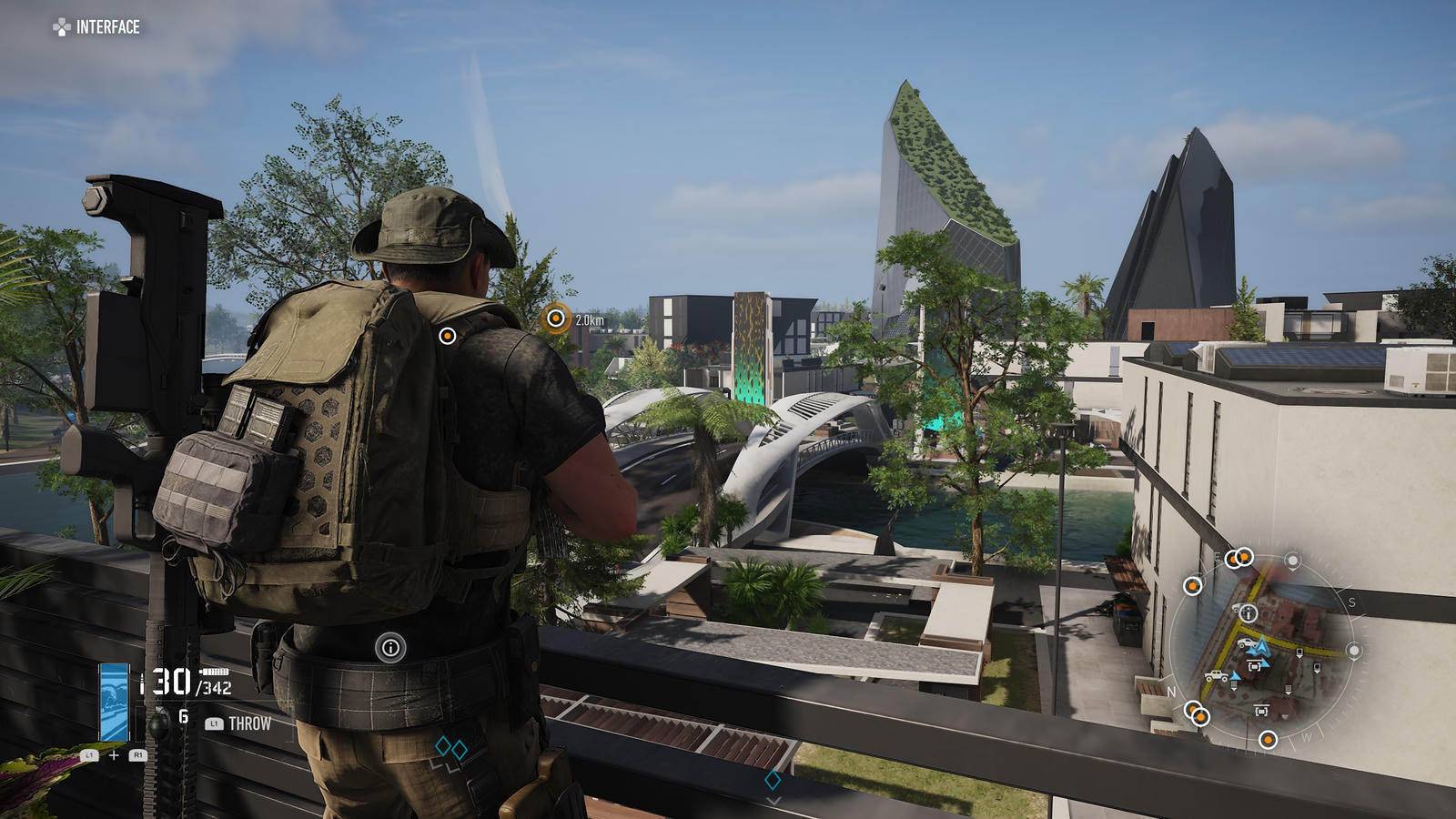Screen dimensions: 1456x819
Task: Click the 2.0km objective waypoint marker
Action: tap(555, 318)
